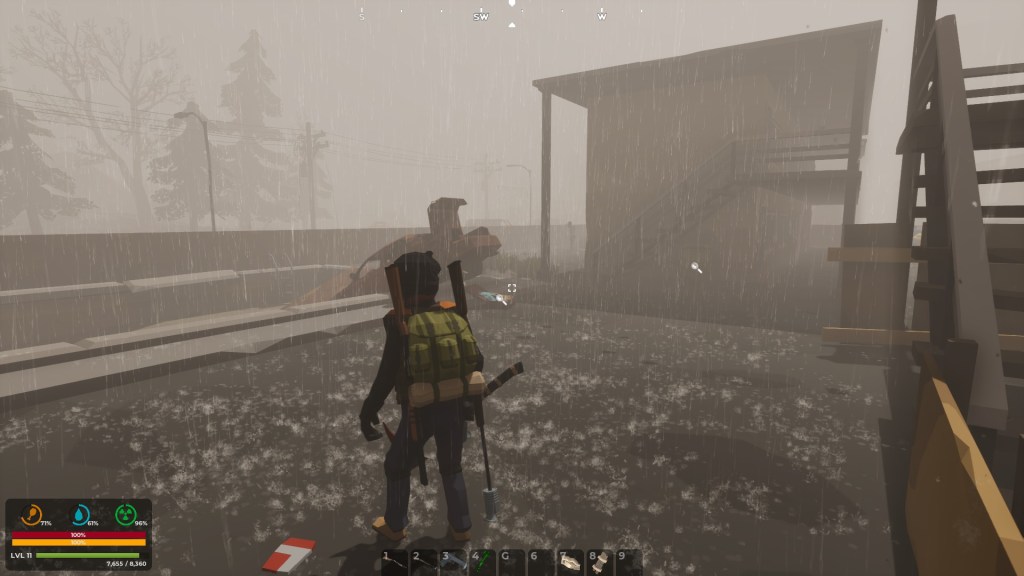Select the item in hotbar slot 2
The height and width of the screenshot is (576, 1024).
pos(424,561)
